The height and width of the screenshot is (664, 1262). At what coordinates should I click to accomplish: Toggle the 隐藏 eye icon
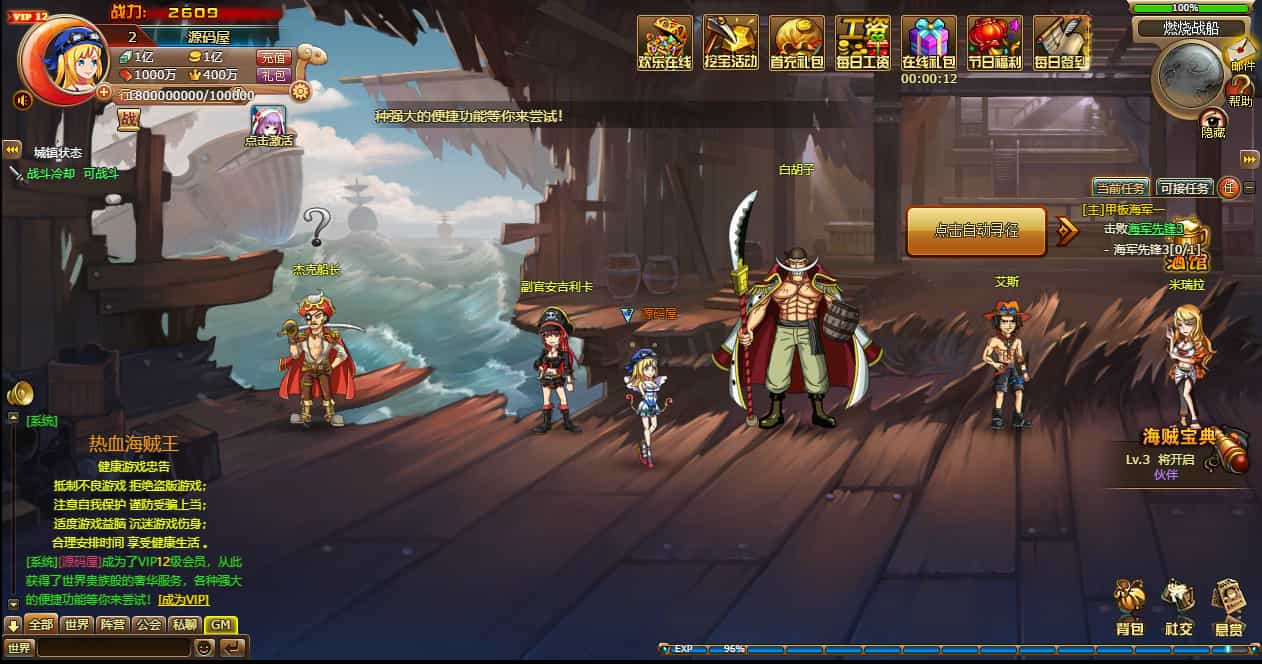(x=1213, y=120)
